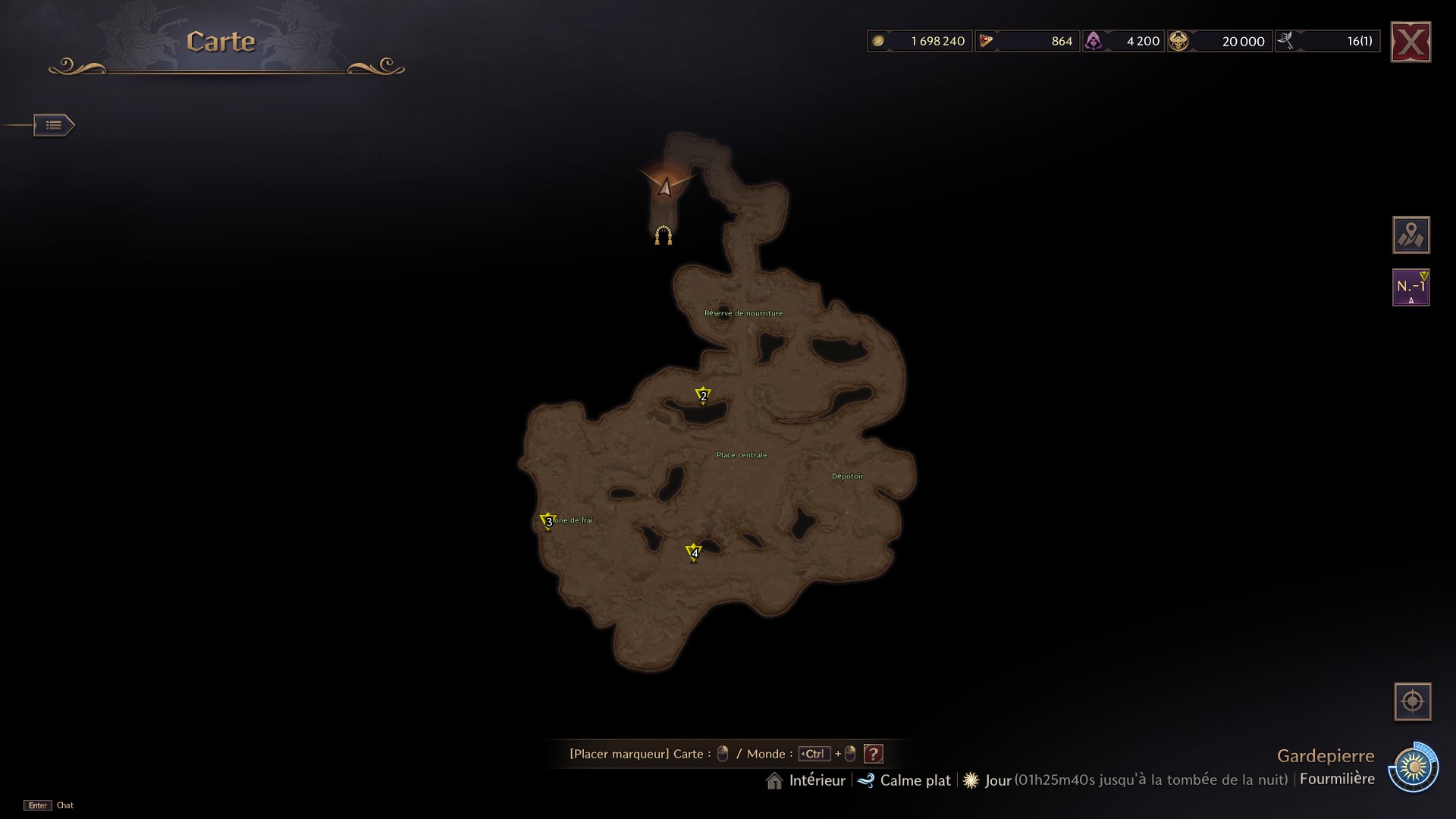The height and width of the screenshot is (819, 1456).
Task: Open the day-night sun dial icon
Action: [x=1414, y=768]
